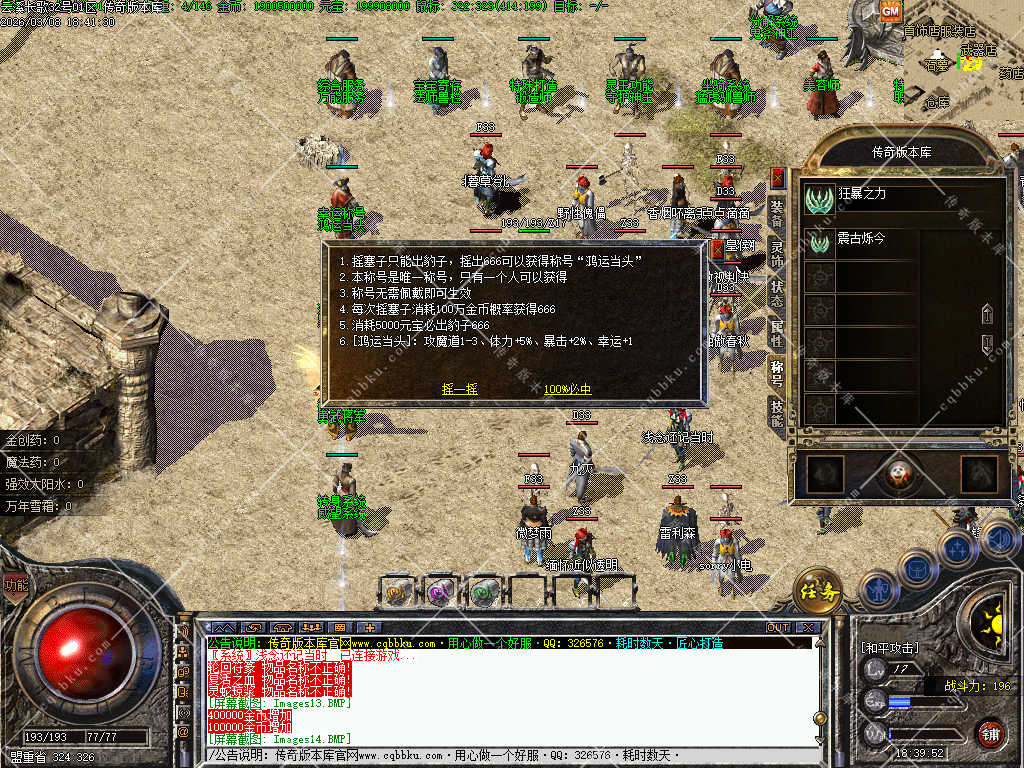Close the character panel with red X
This screenshot has width=1024, height=768.
pos(777,178)
